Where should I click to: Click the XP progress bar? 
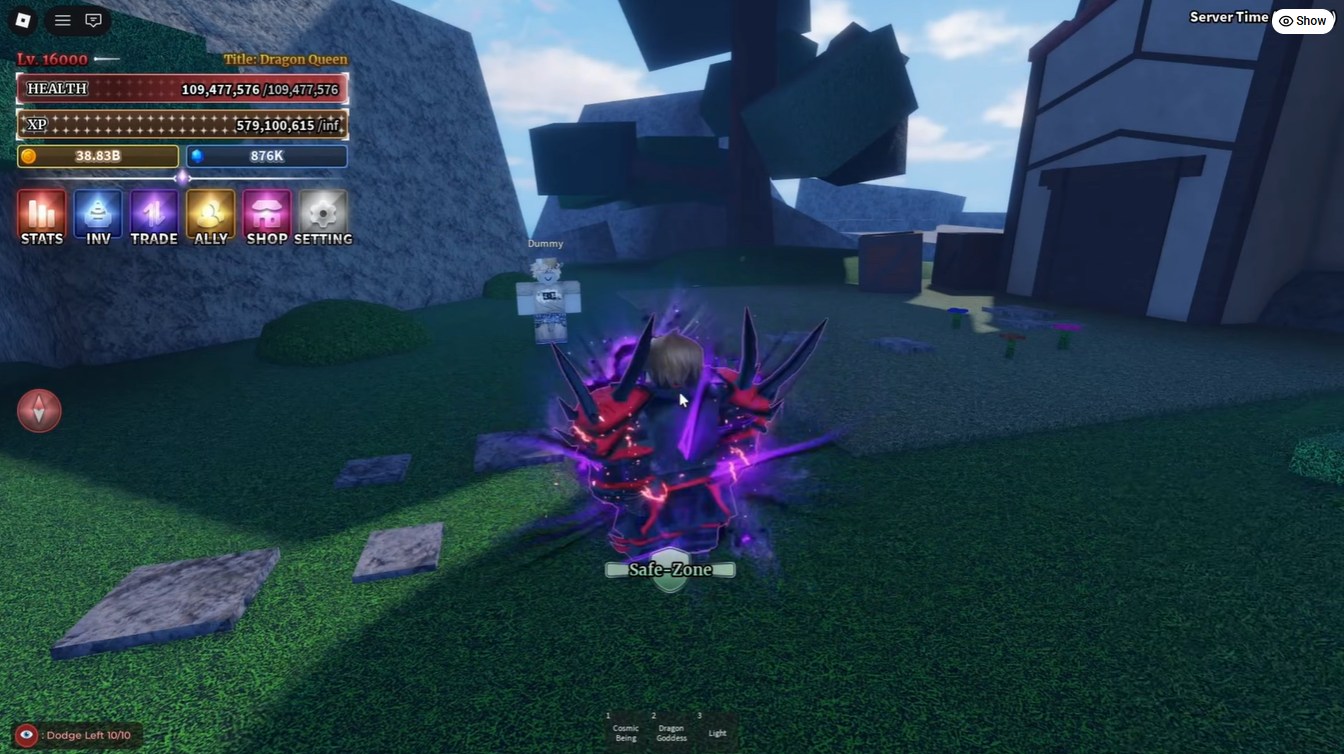180,124
